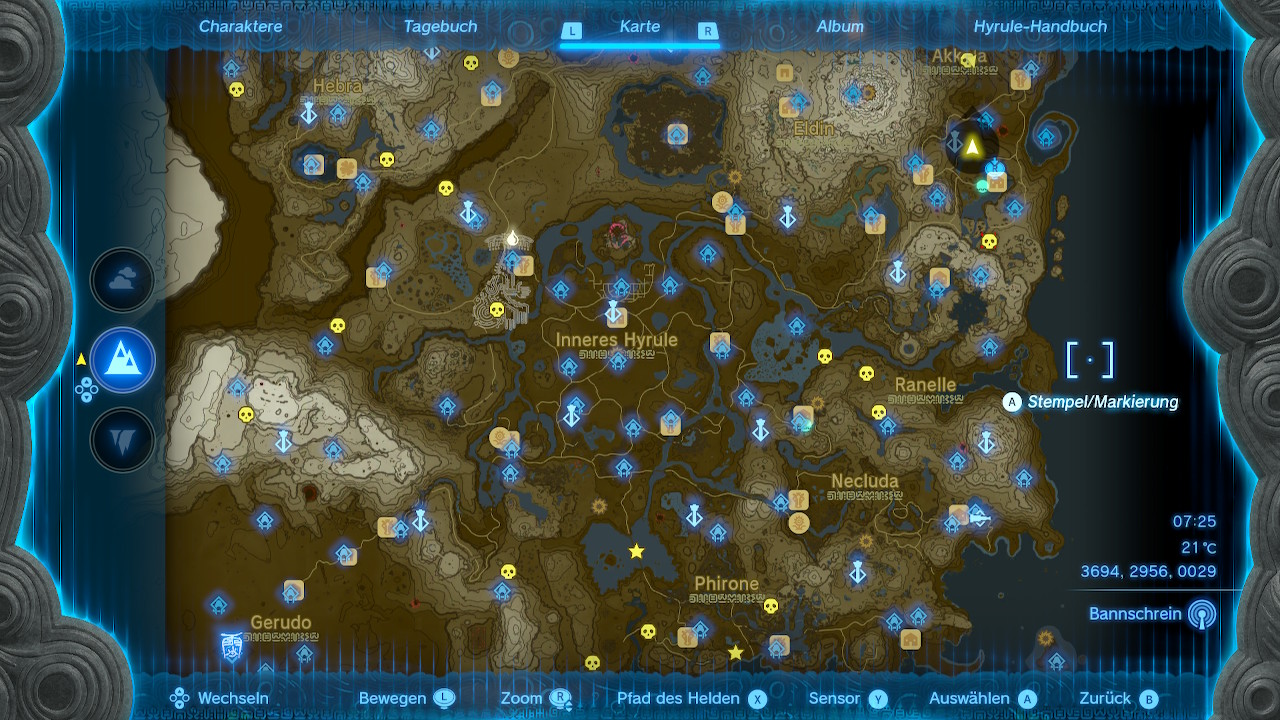
Task: Toggle the Bannschrein sensor icon
Action: pyautogui.click(x=1202, y=614)
